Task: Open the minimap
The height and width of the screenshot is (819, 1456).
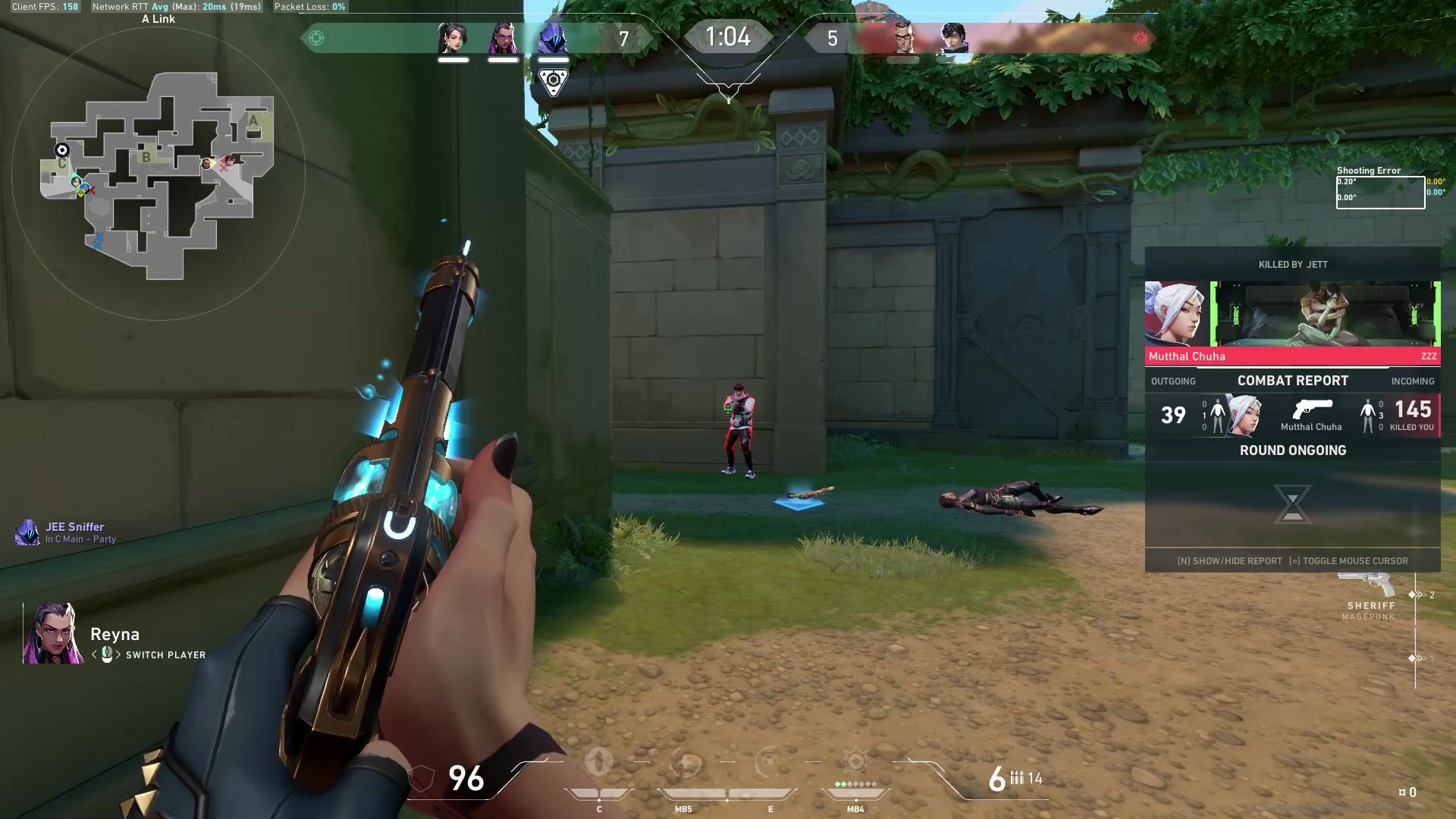Action: tap(158, 174)
